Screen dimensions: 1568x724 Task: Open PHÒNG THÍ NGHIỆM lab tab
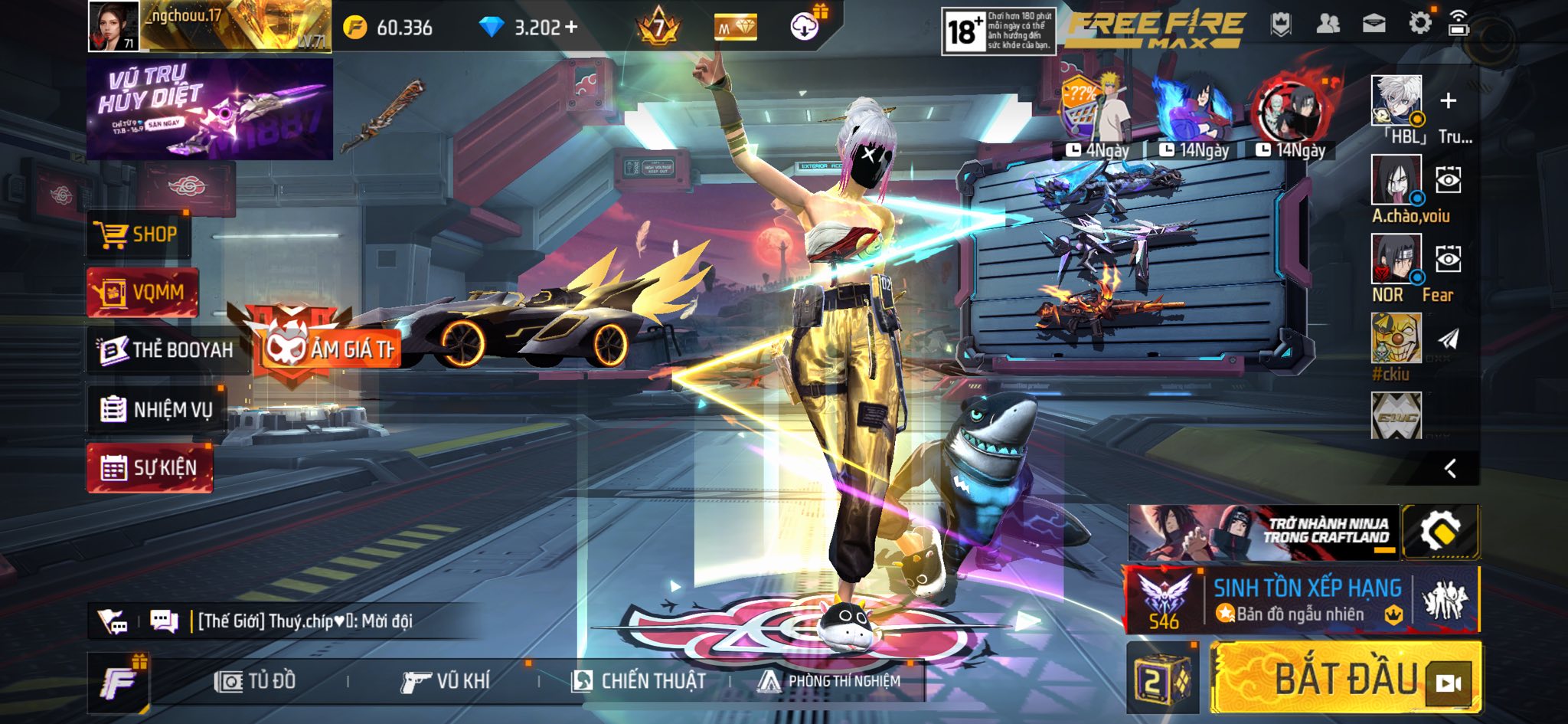coord(830,681)
